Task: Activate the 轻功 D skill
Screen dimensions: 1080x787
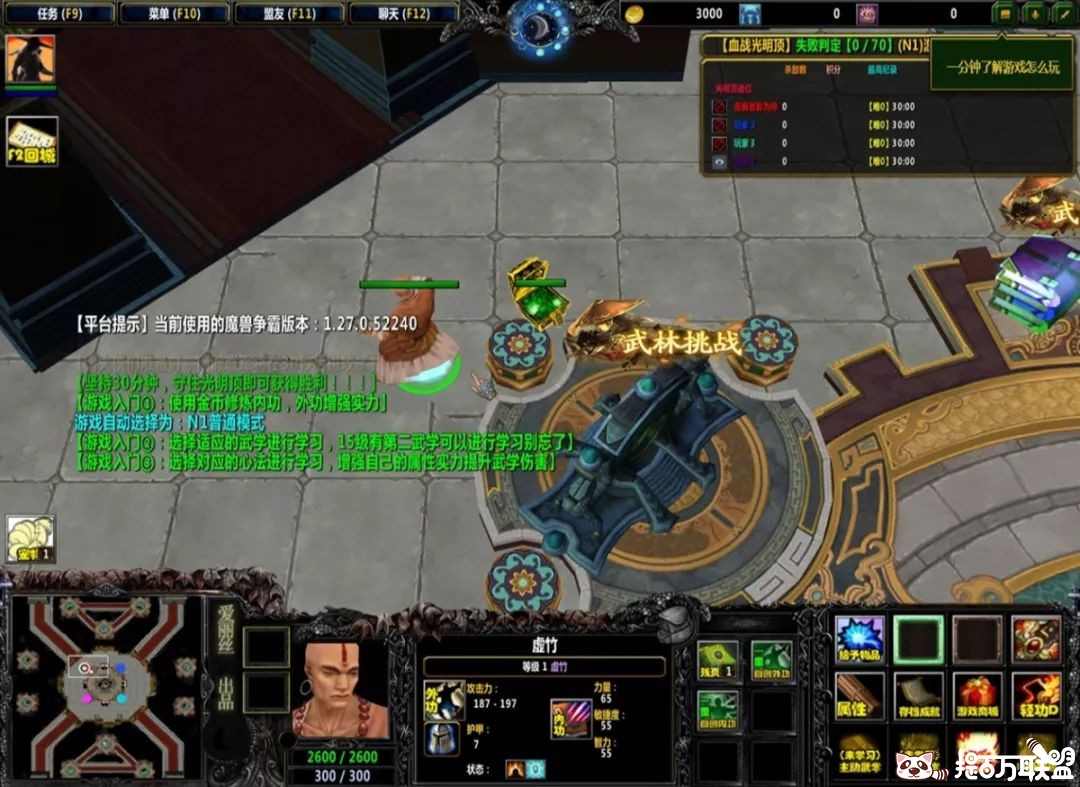Action: point(1036,695)
